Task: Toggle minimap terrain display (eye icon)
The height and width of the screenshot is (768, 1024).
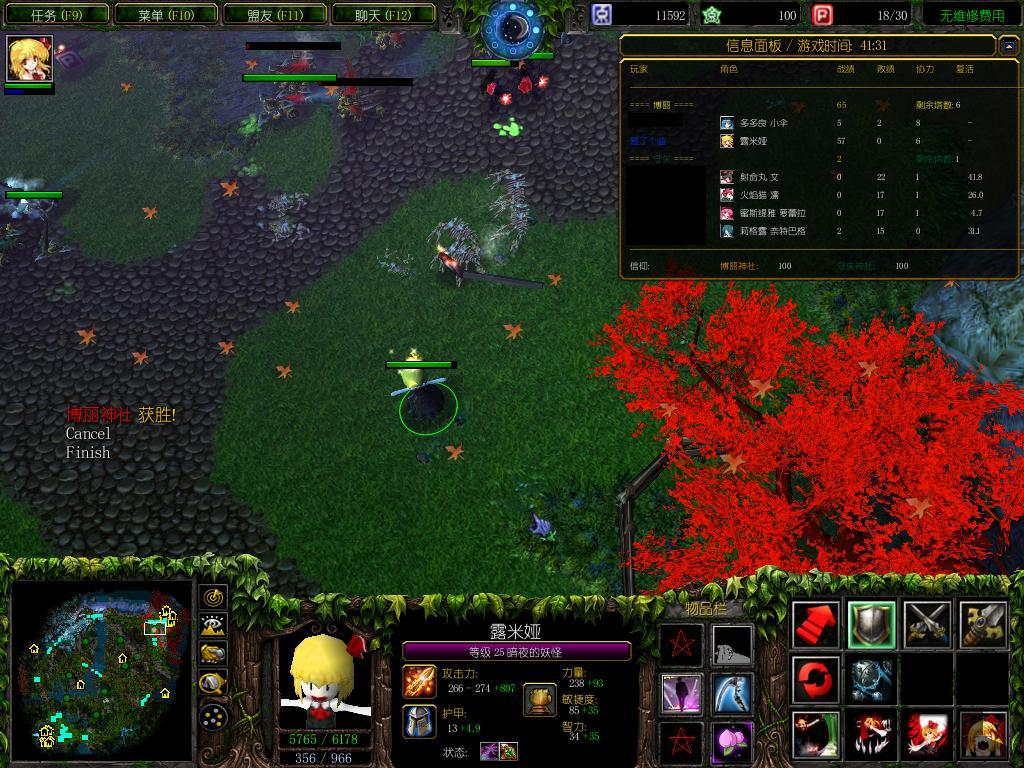Action: pos(214,627)
